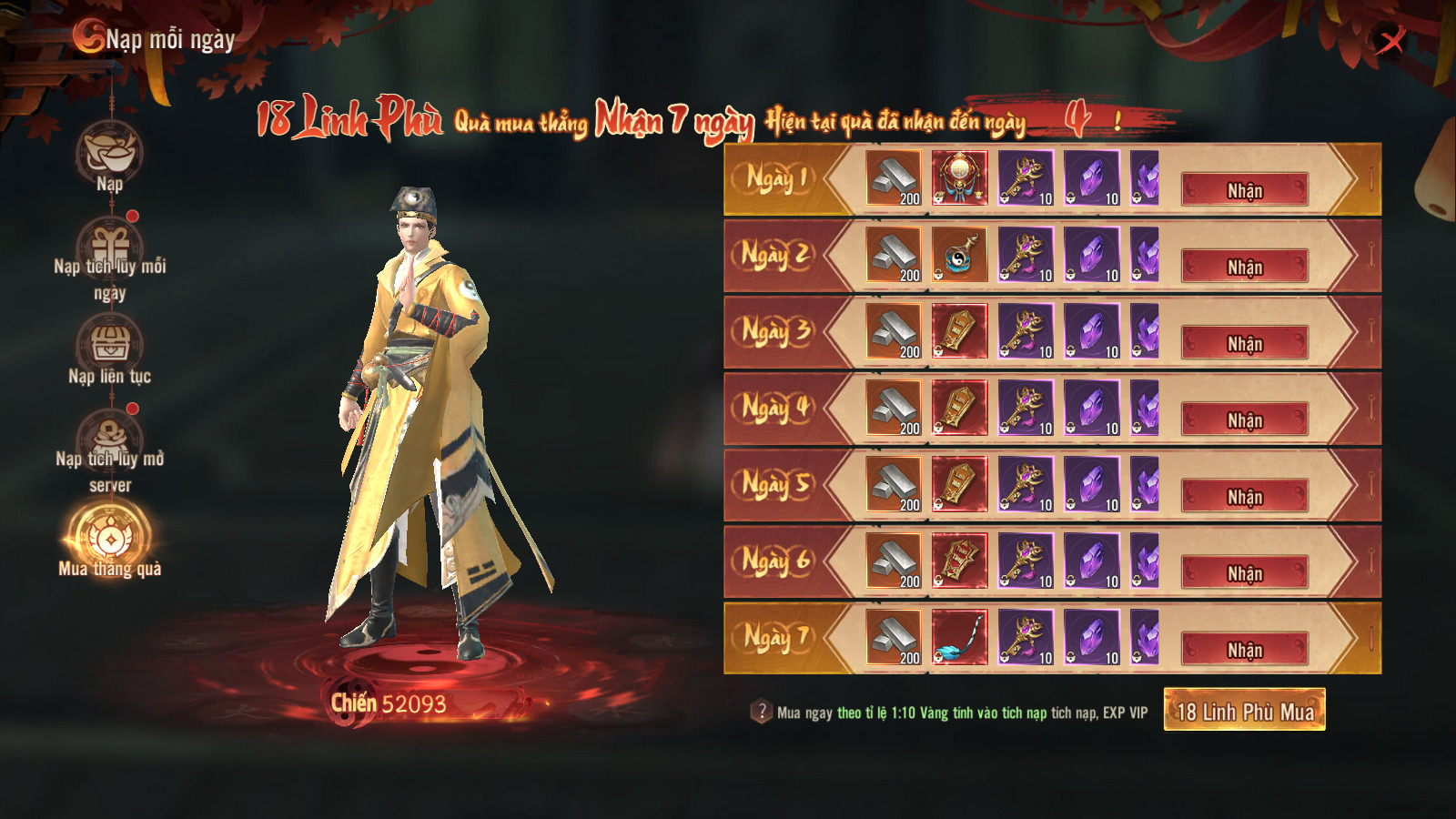Claim the Ngày 2 reward with Nhận
Screen dimensions: 1456x819
click(x=1244, y=267)
